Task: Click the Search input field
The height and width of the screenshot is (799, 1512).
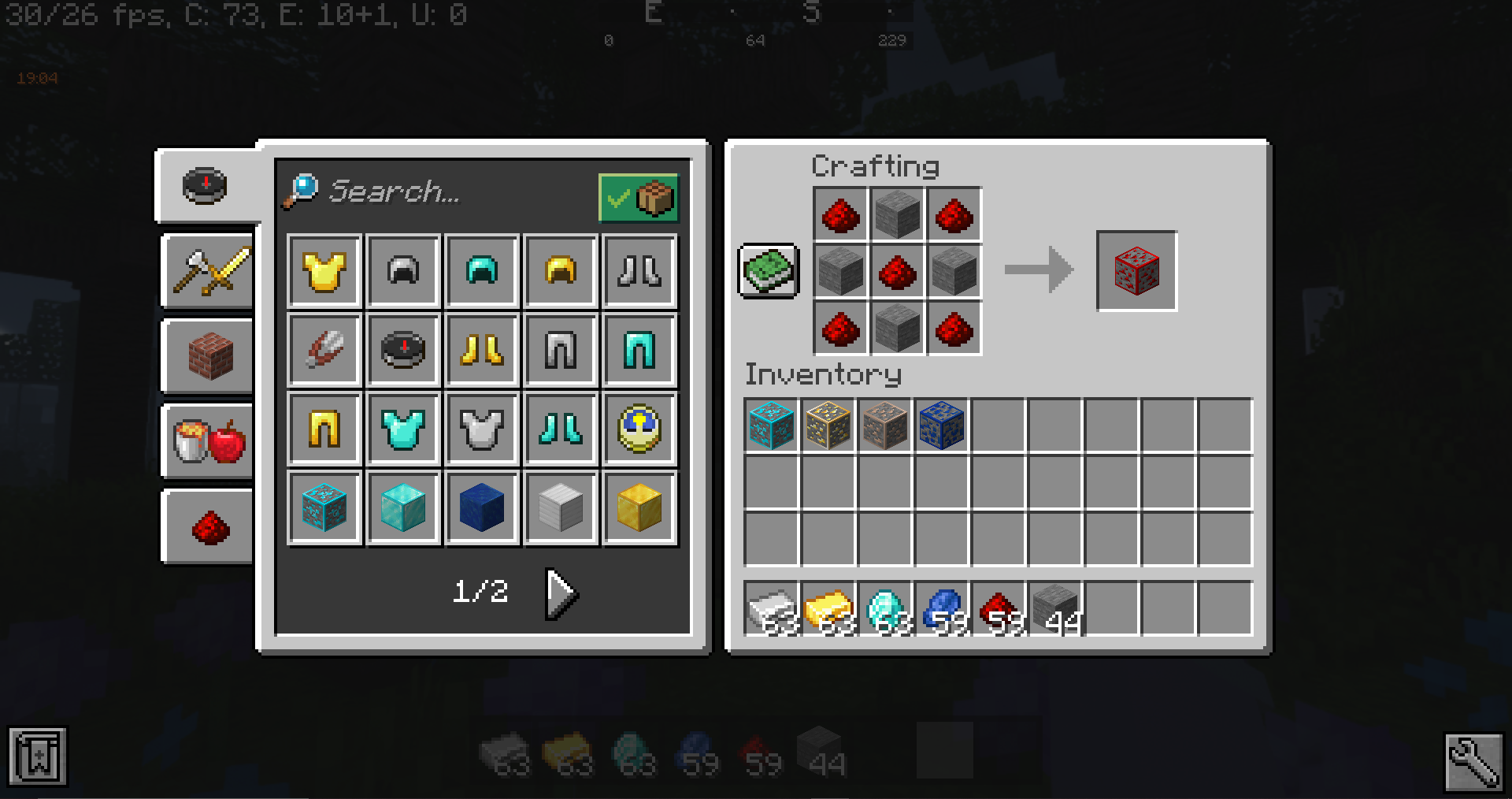Action: (425, 193)
